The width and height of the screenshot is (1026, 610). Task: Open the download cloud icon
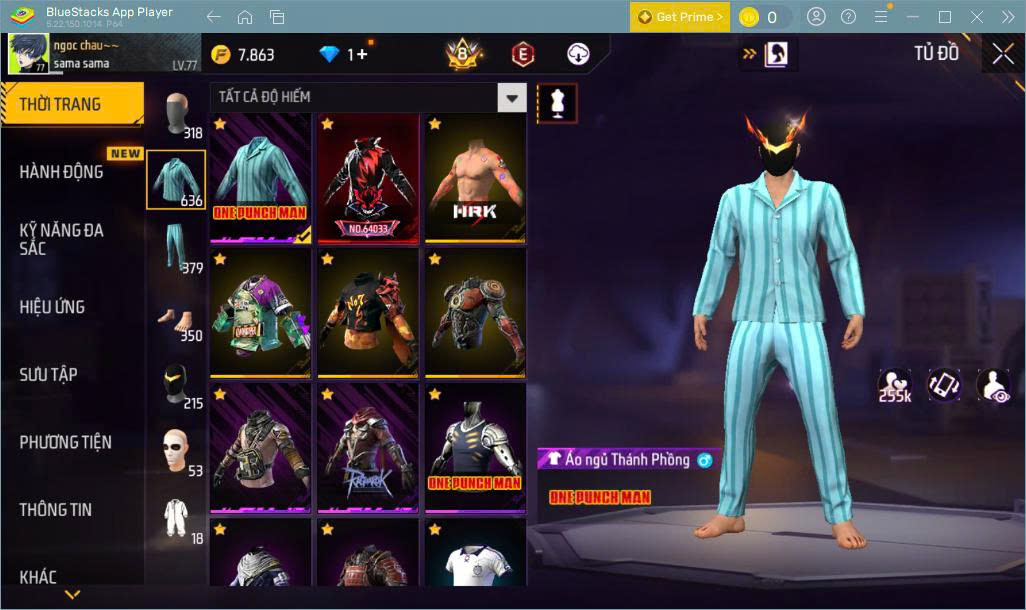pos(578,54)
